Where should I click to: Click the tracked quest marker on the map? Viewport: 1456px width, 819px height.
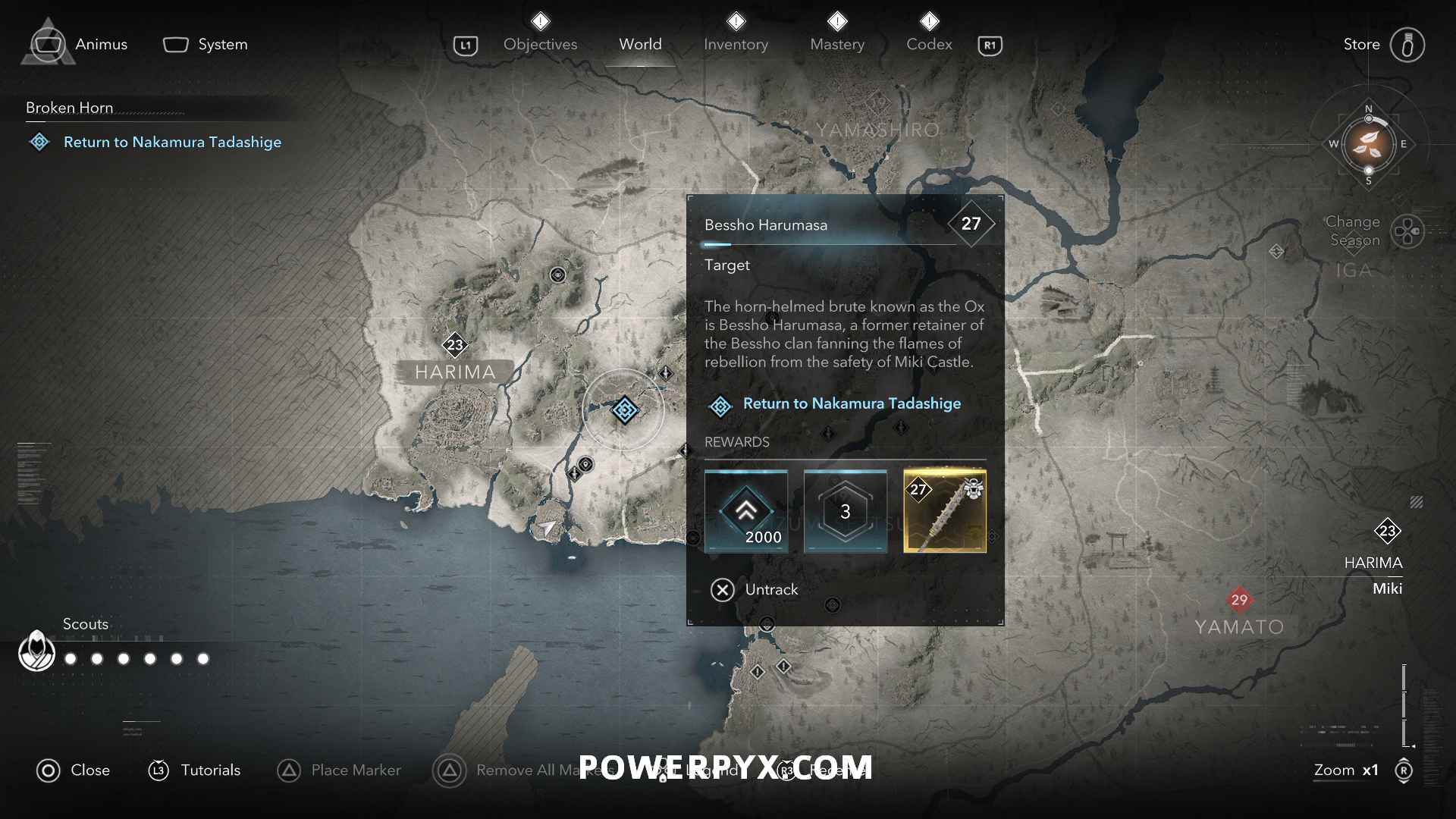[625, 410]
